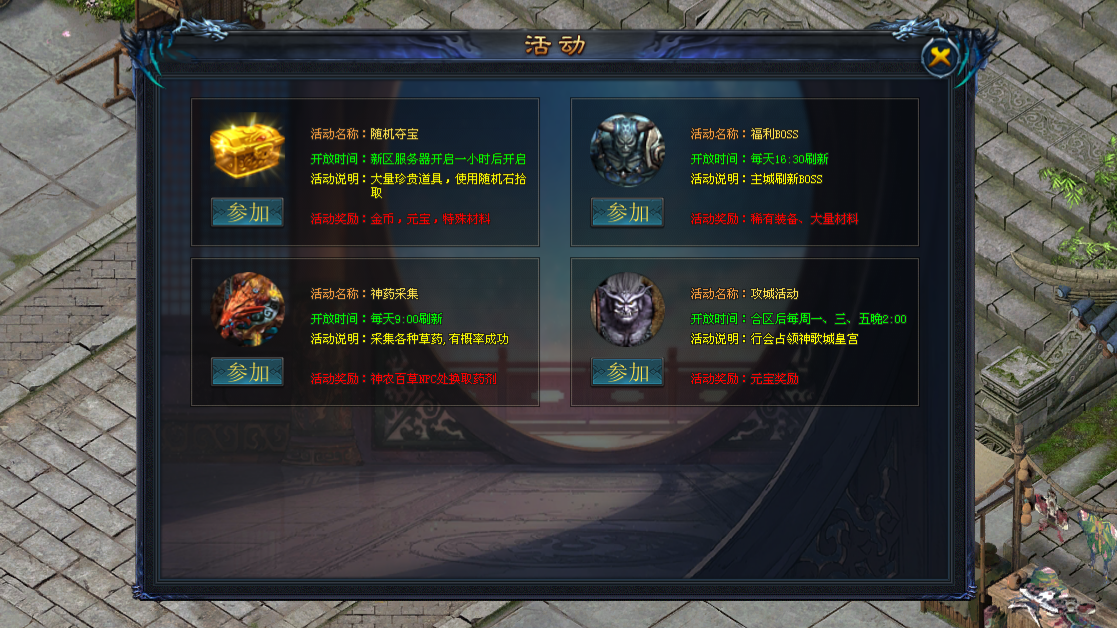The width and height of the screenshot is (1117, 628).
Task: Select the red herb creature icon
Action: tap(247, 309)
